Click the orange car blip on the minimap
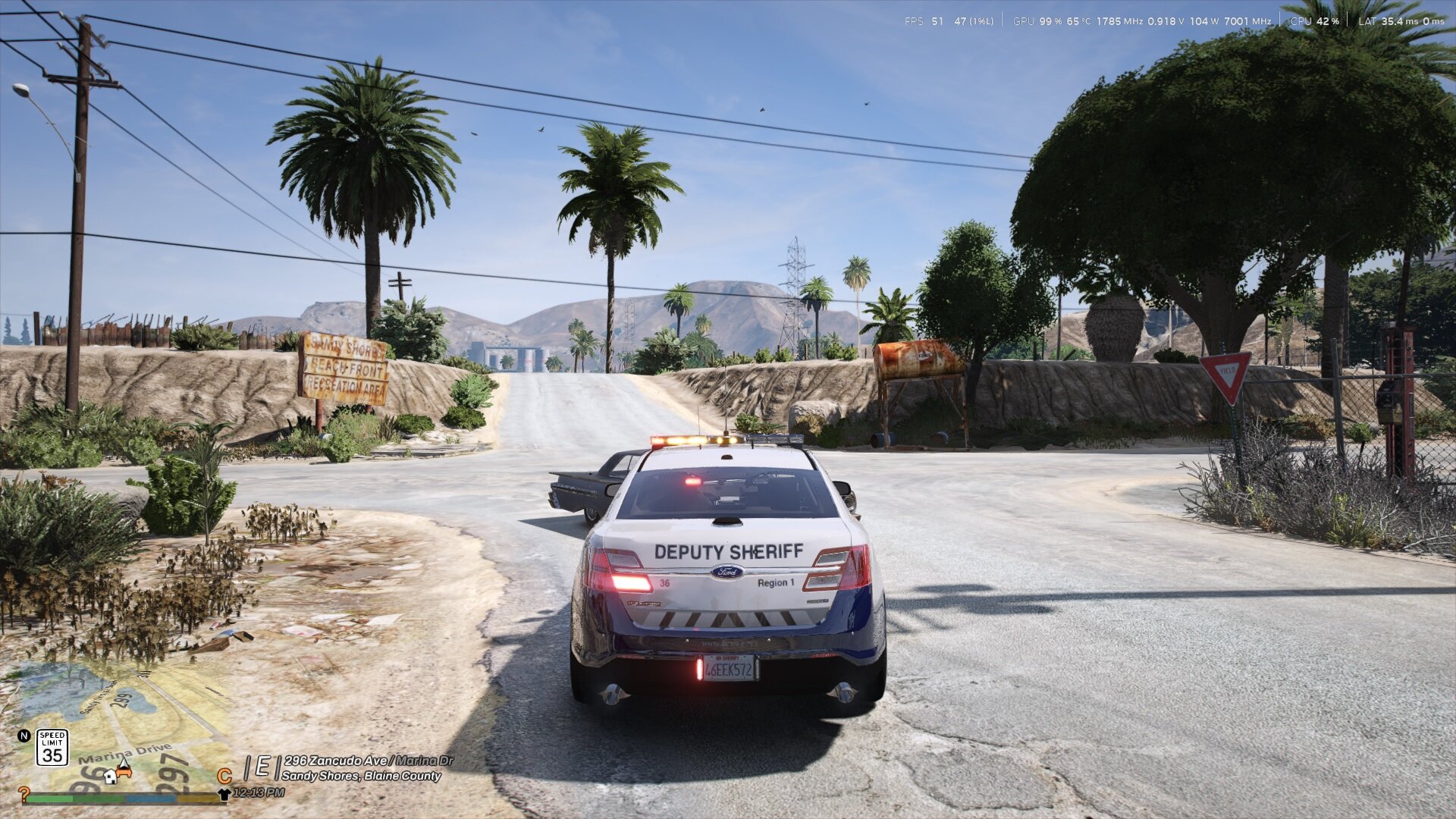Screen dimensions: 1456x819 pyautogui.click(x=124, y=770)
